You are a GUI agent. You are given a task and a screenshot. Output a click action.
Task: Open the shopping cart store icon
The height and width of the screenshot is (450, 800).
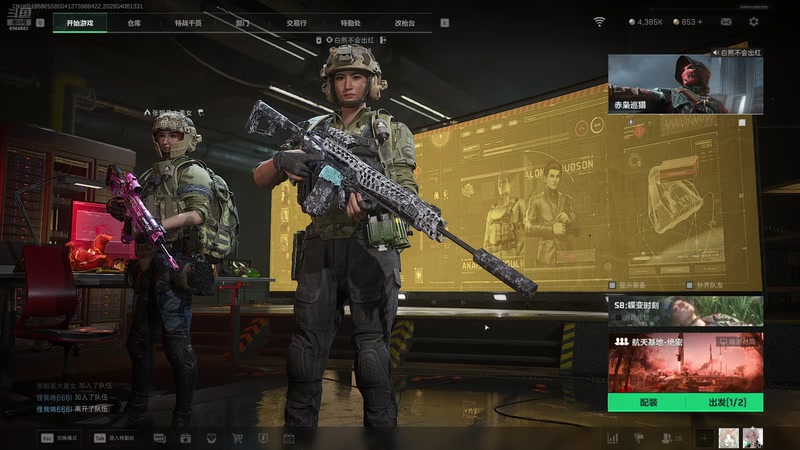tap(237, 438)
